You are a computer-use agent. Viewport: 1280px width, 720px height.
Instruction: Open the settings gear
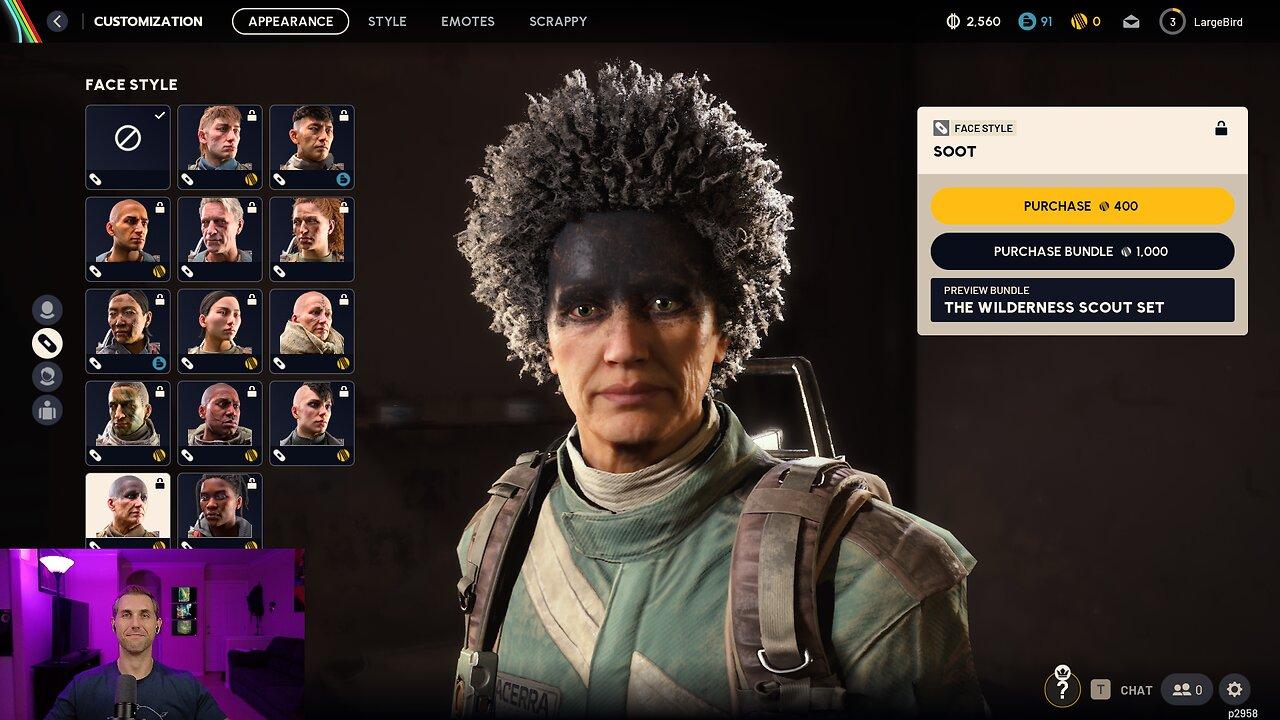tap(1234, 689)
